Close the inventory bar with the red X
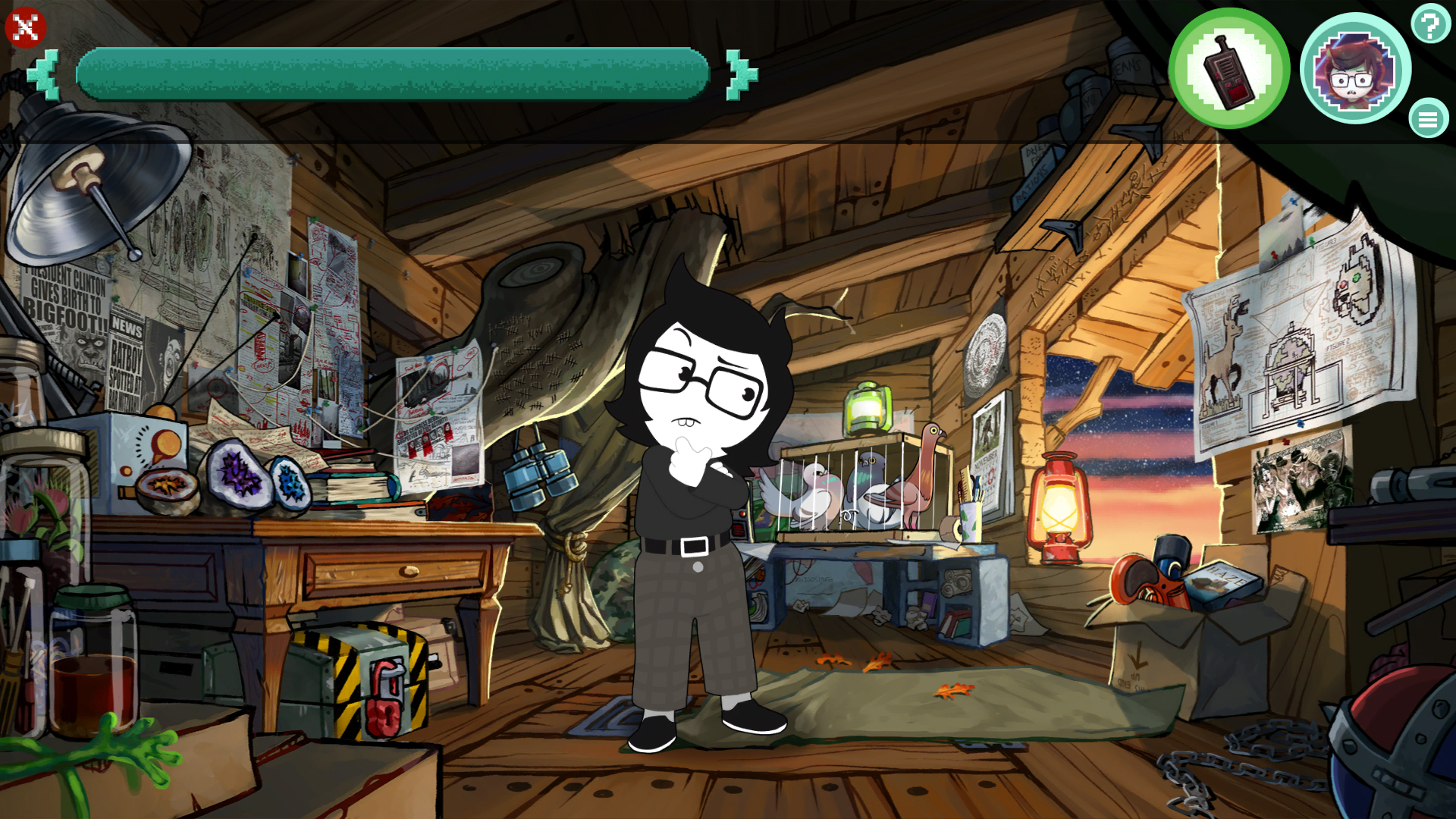The height and width of the screenshot is (819, 1456). pos(25,27)
